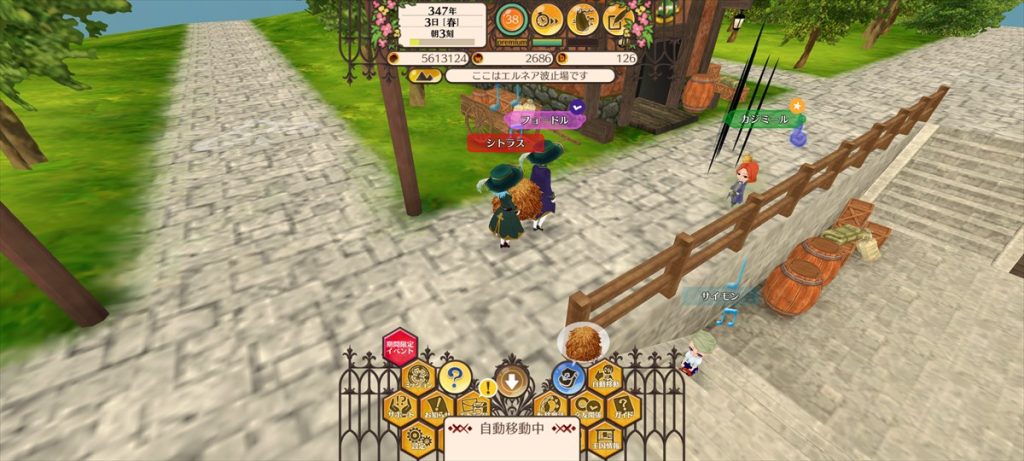The image size is (1024, 461).
Task: Open the ガイド guide hexagon
Action: pos(622,407)
